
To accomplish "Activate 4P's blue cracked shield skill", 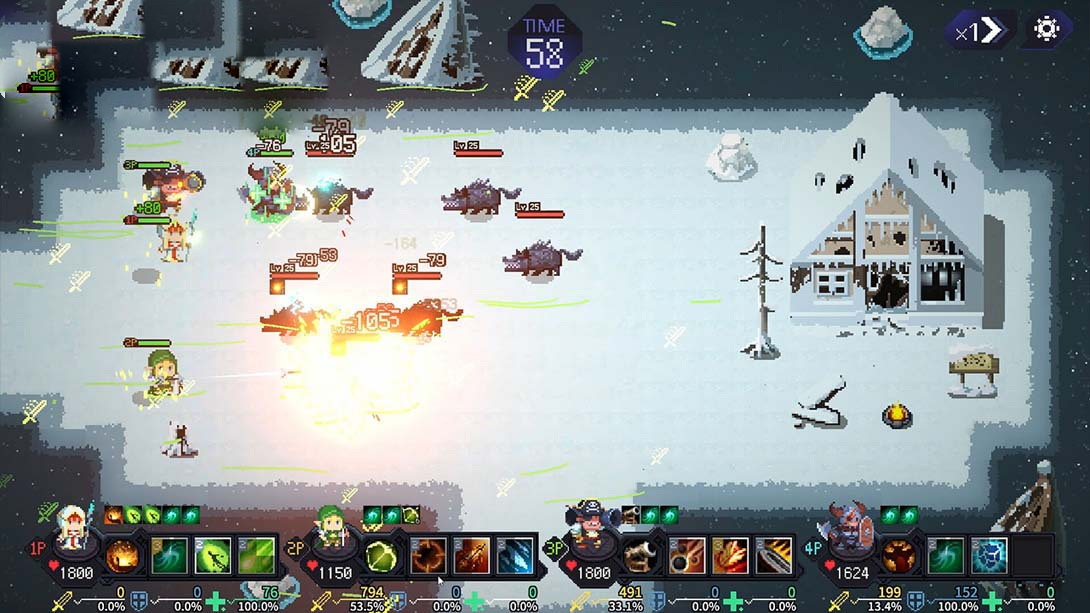I will 989,556.
